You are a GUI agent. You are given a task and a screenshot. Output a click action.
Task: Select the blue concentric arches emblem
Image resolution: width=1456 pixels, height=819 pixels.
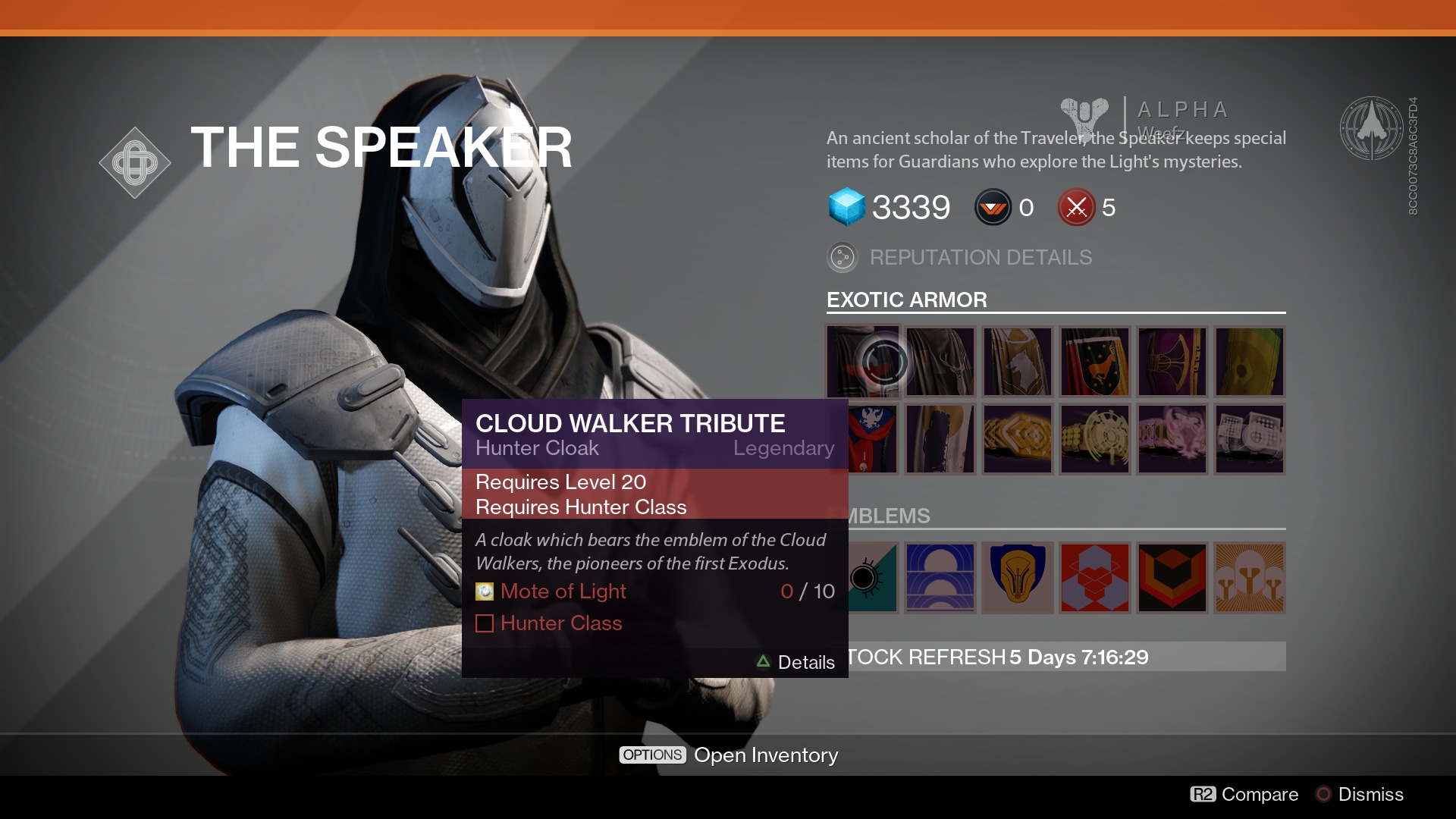(940, 578)
